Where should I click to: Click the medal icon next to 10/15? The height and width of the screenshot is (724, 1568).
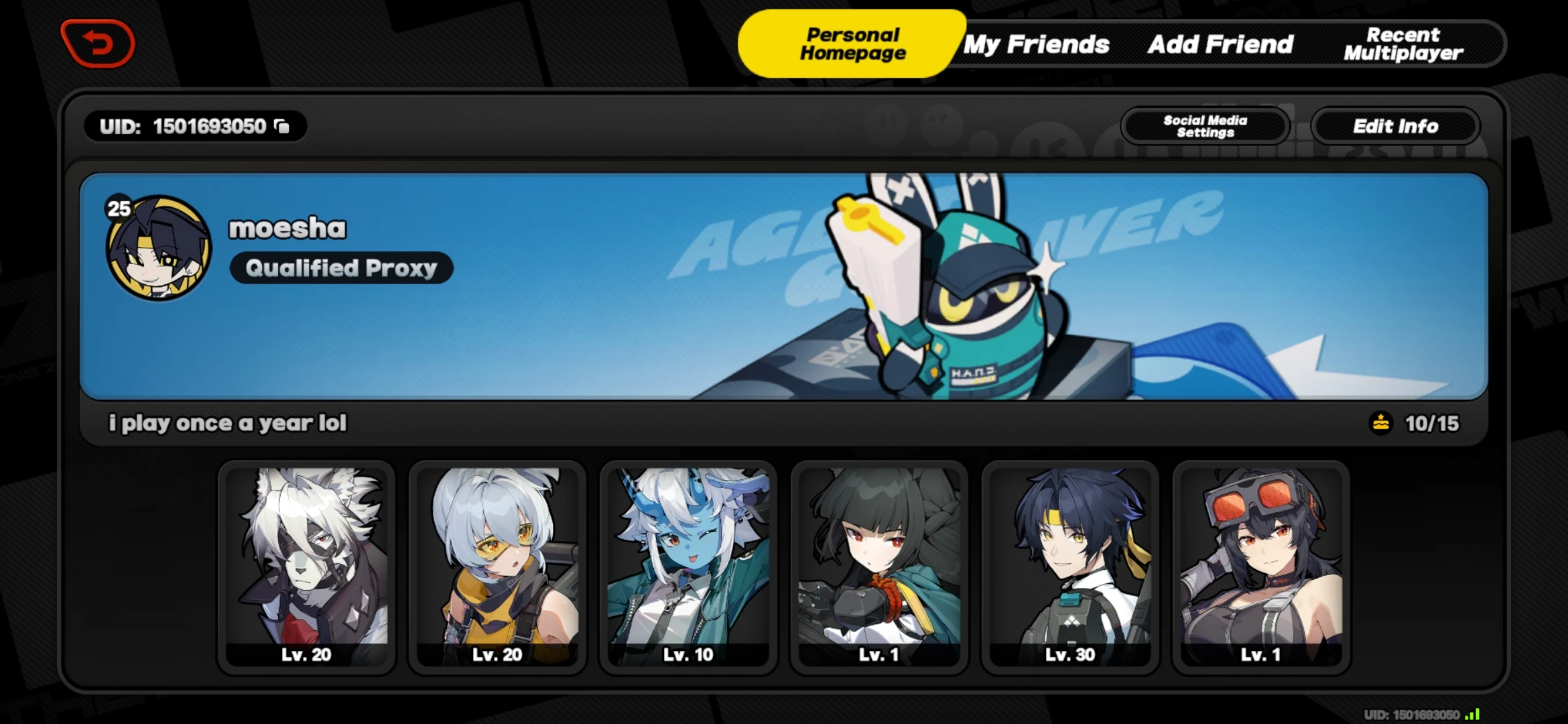[1380, 423]
